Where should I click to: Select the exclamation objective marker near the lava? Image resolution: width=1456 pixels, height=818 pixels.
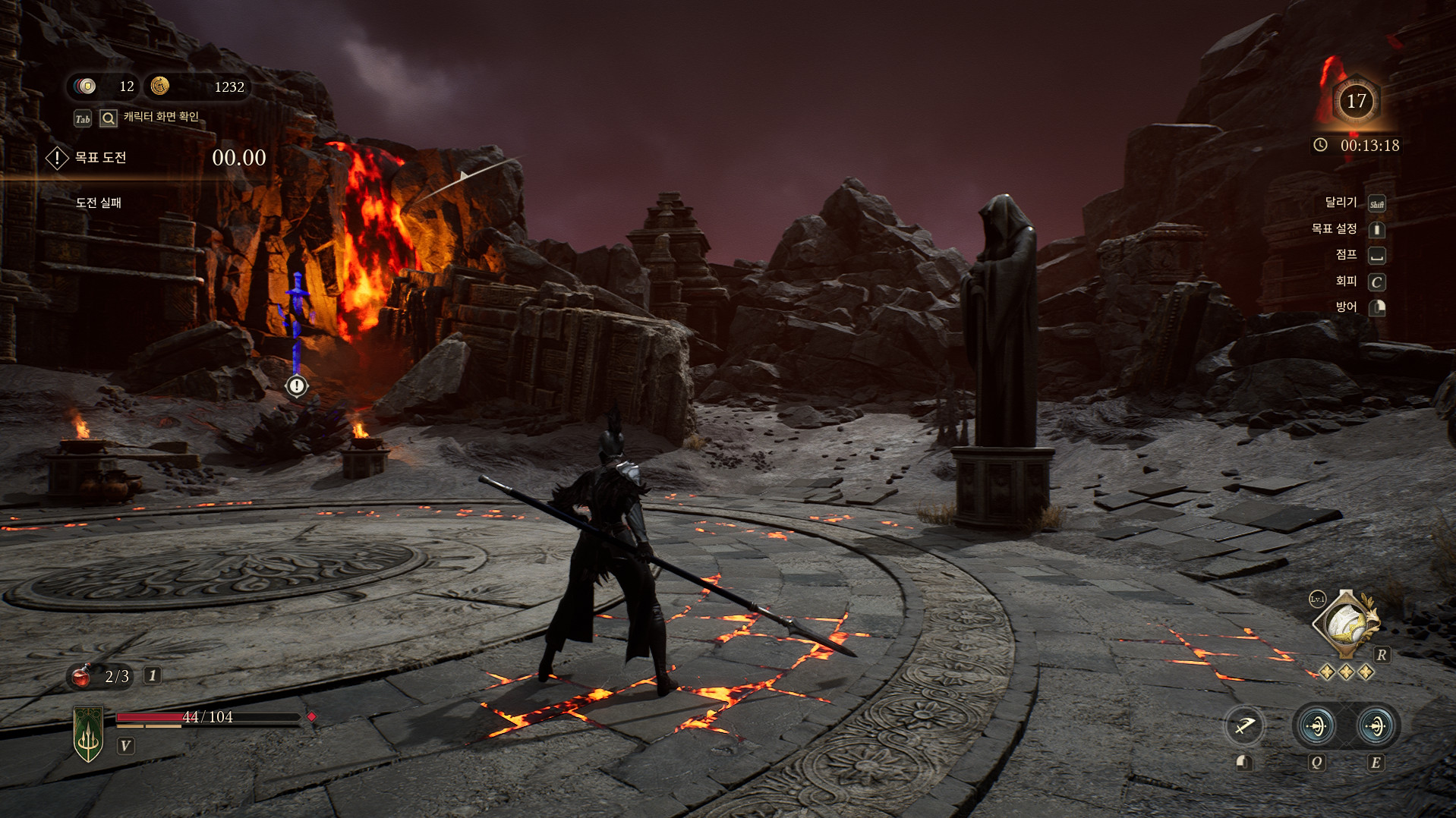pyautogui.click(x=297, y=386)
